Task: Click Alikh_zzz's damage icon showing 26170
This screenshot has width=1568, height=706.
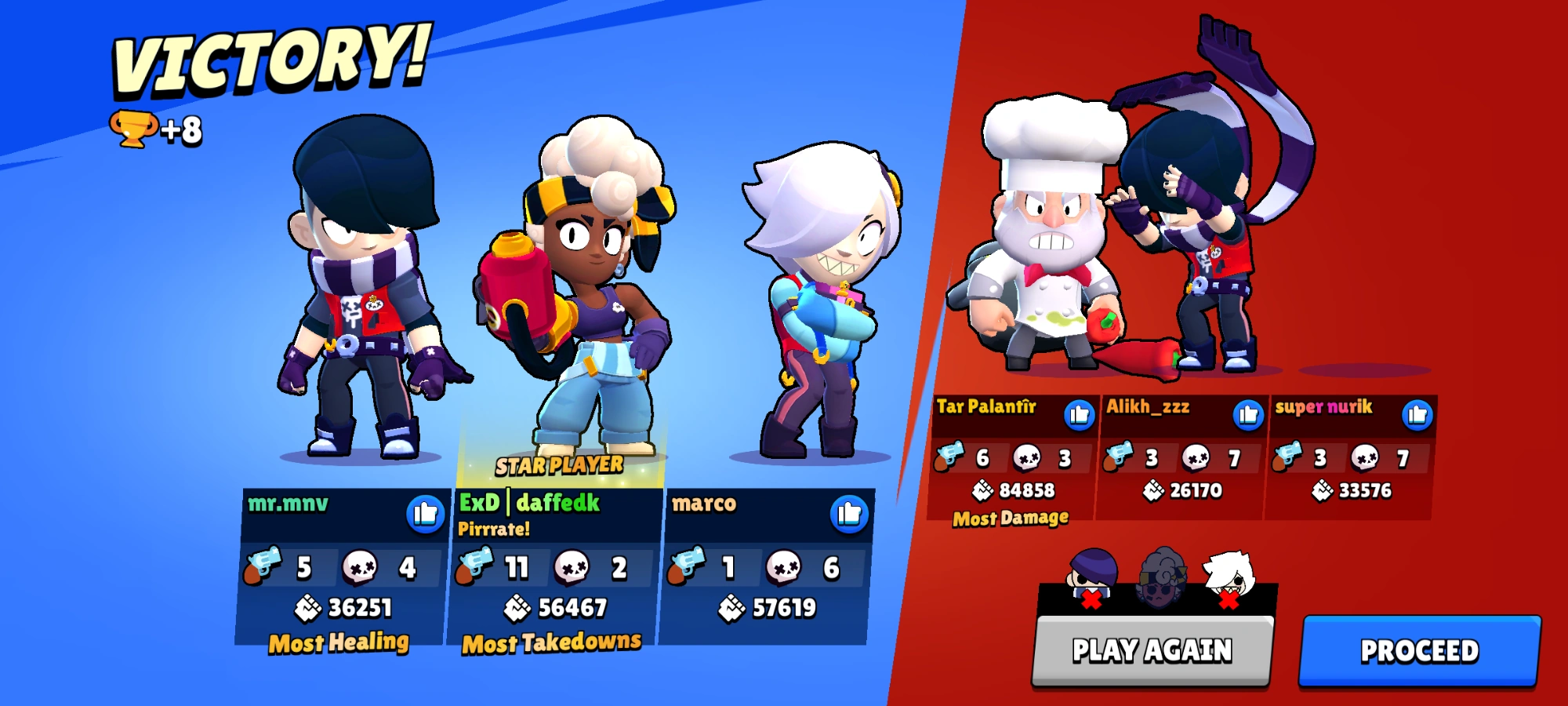Action: click(1154, 490)
